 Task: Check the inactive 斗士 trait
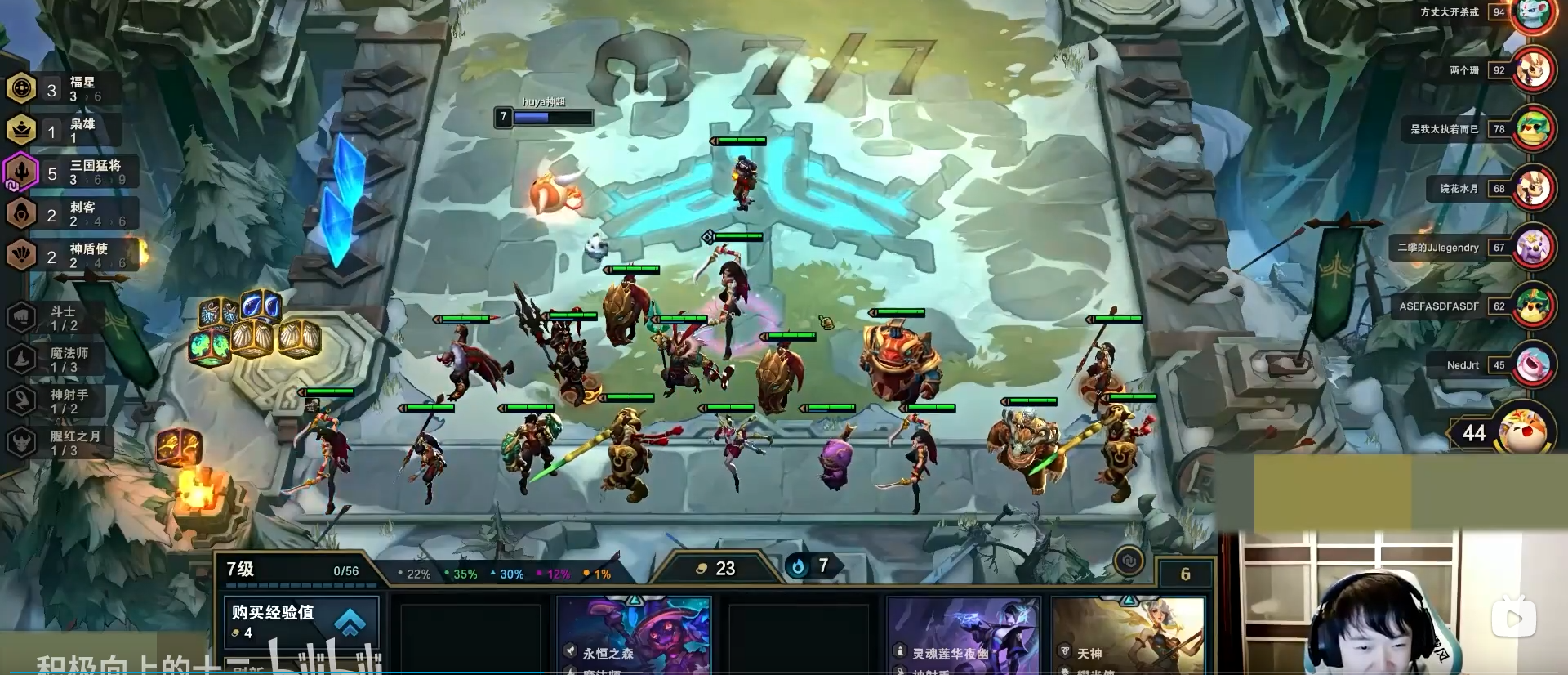tap(56, 317)
